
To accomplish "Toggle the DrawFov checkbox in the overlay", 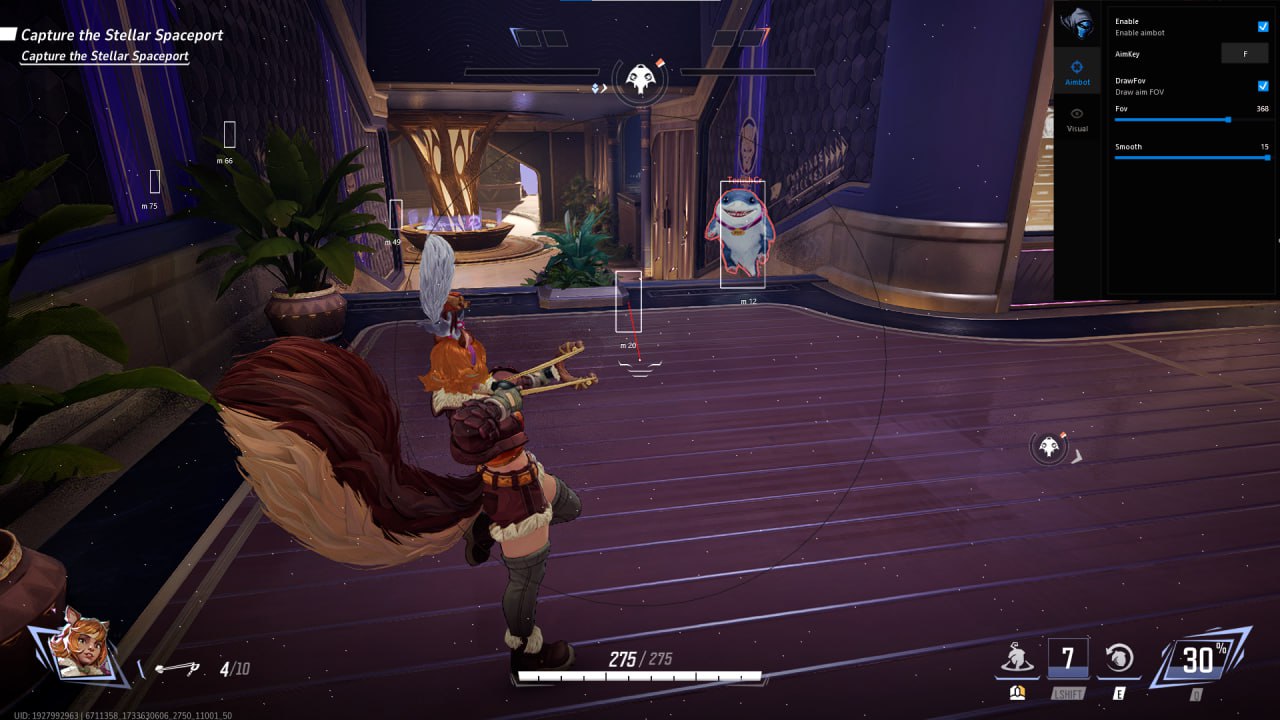I will [1263, 86].
